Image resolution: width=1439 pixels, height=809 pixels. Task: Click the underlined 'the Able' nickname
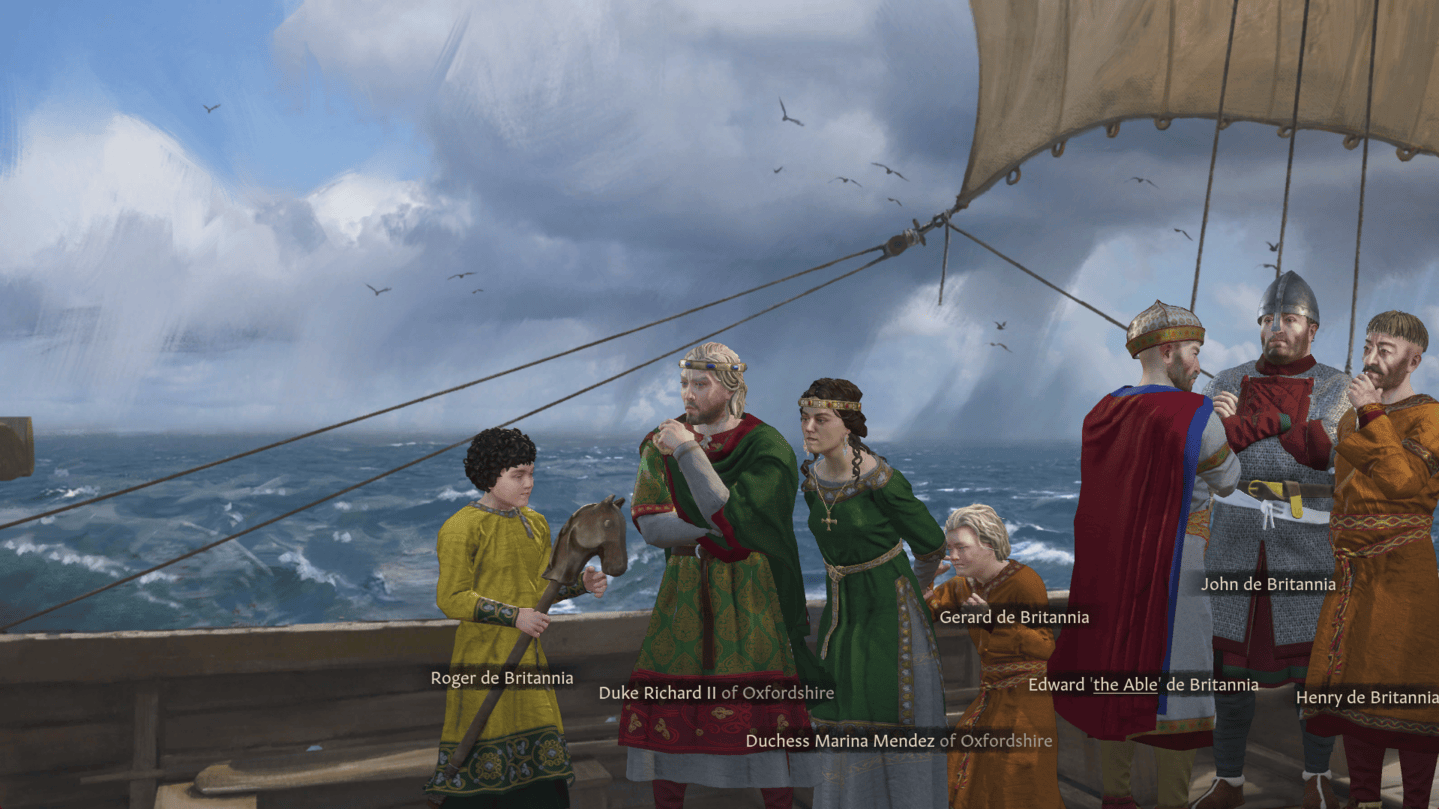tap(1126, 685)
